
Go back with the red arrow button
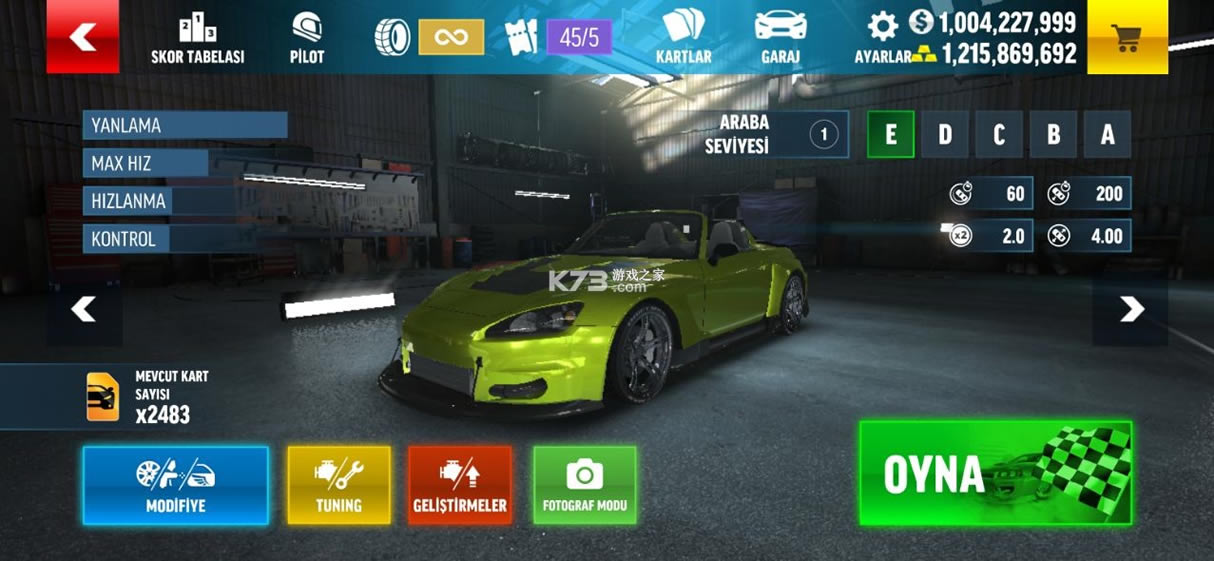tap(82, 38)
